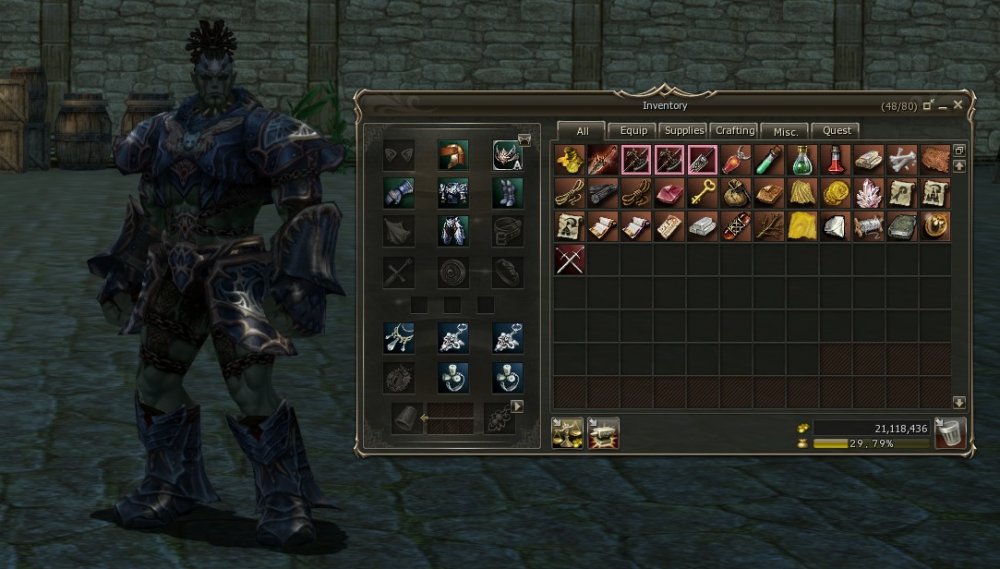The width and height of the screenshot is (1000, 569).
Task: Click the equipped orange helmet slot
Action: coord(452,155)
